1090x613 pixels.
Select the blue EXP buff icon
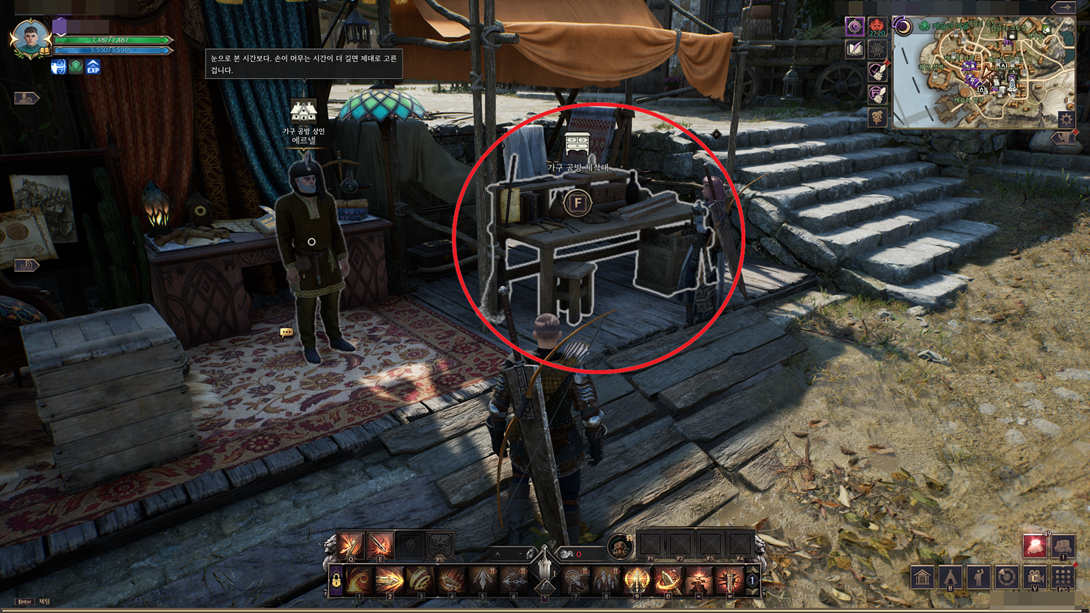click(x=93, y=67)
